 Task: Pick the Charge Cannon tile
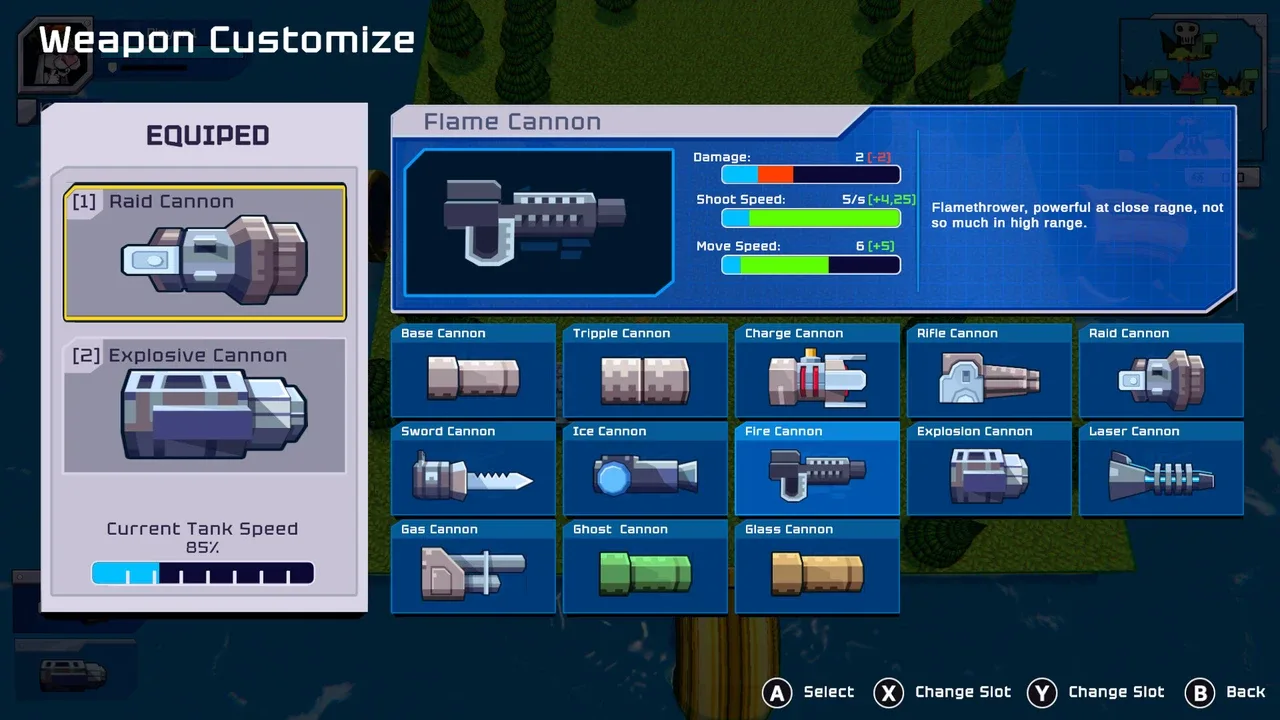coord(817,371)
